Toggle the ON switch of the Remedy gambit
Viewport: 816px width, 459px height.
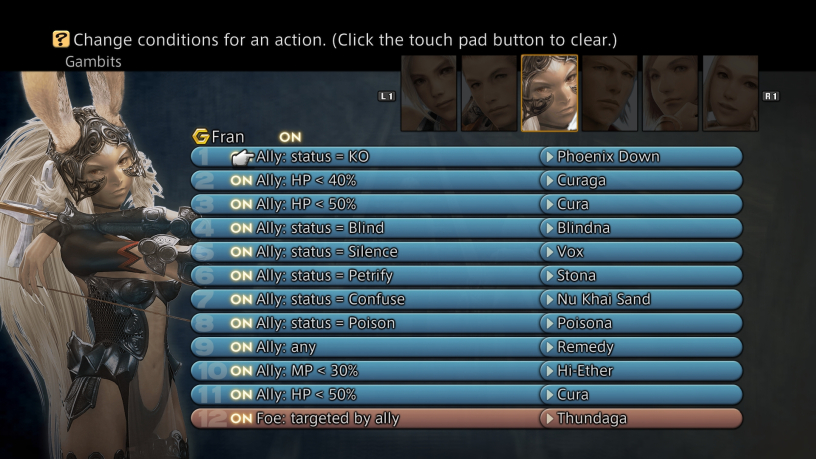coord(241,347)
